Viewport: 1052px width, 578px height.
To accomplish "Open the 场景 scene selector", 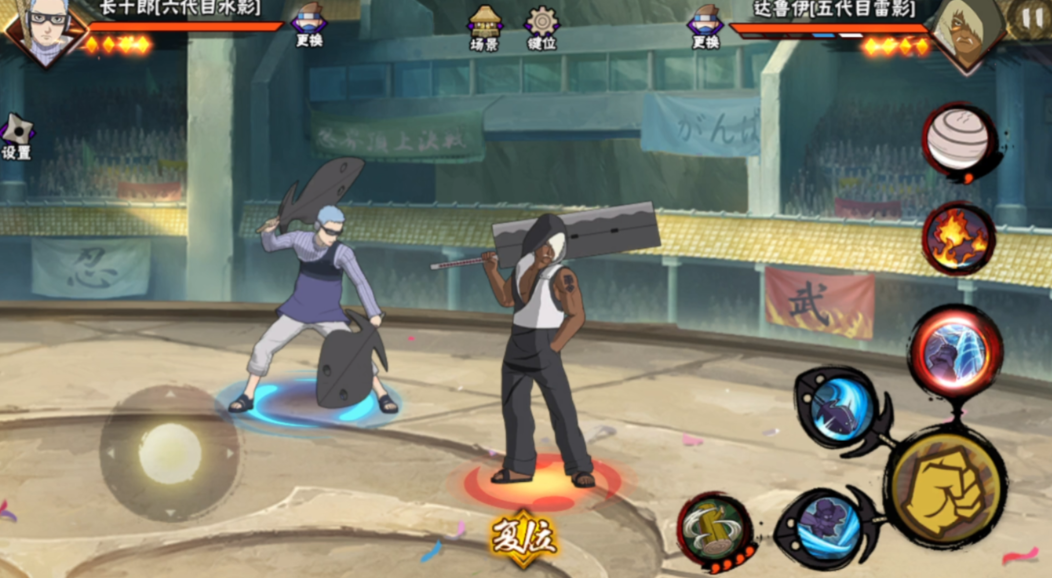I will 485,26.
